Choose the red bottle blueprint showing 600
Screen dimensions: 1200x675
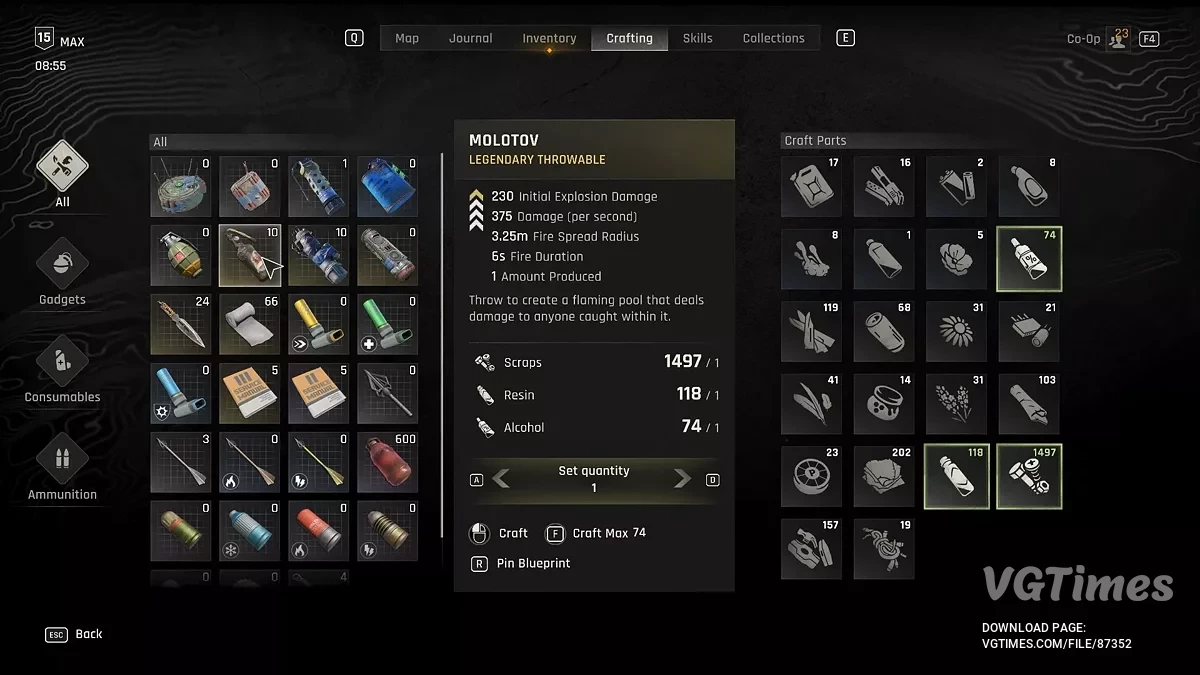[388, 462]
